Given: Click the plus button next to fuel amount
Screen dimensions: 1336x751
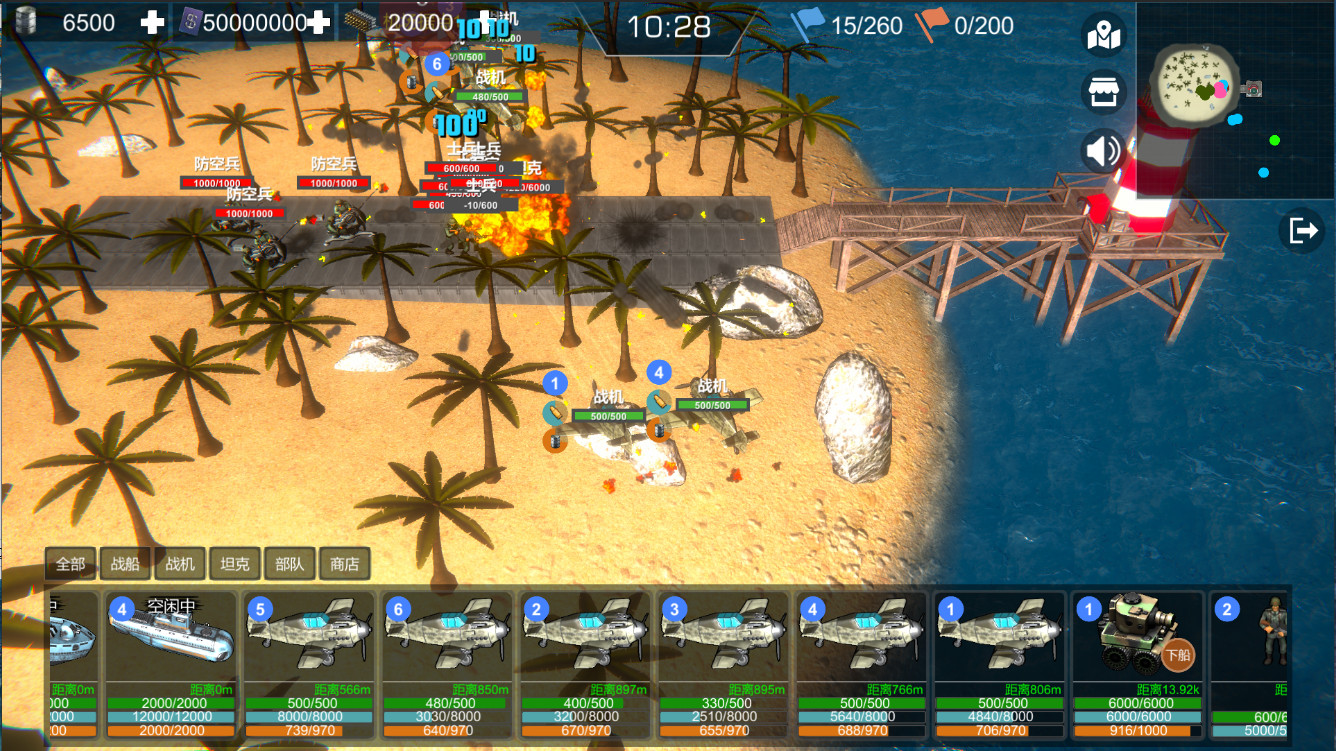Looking at the screenshot, I should (x=155, y=21).
